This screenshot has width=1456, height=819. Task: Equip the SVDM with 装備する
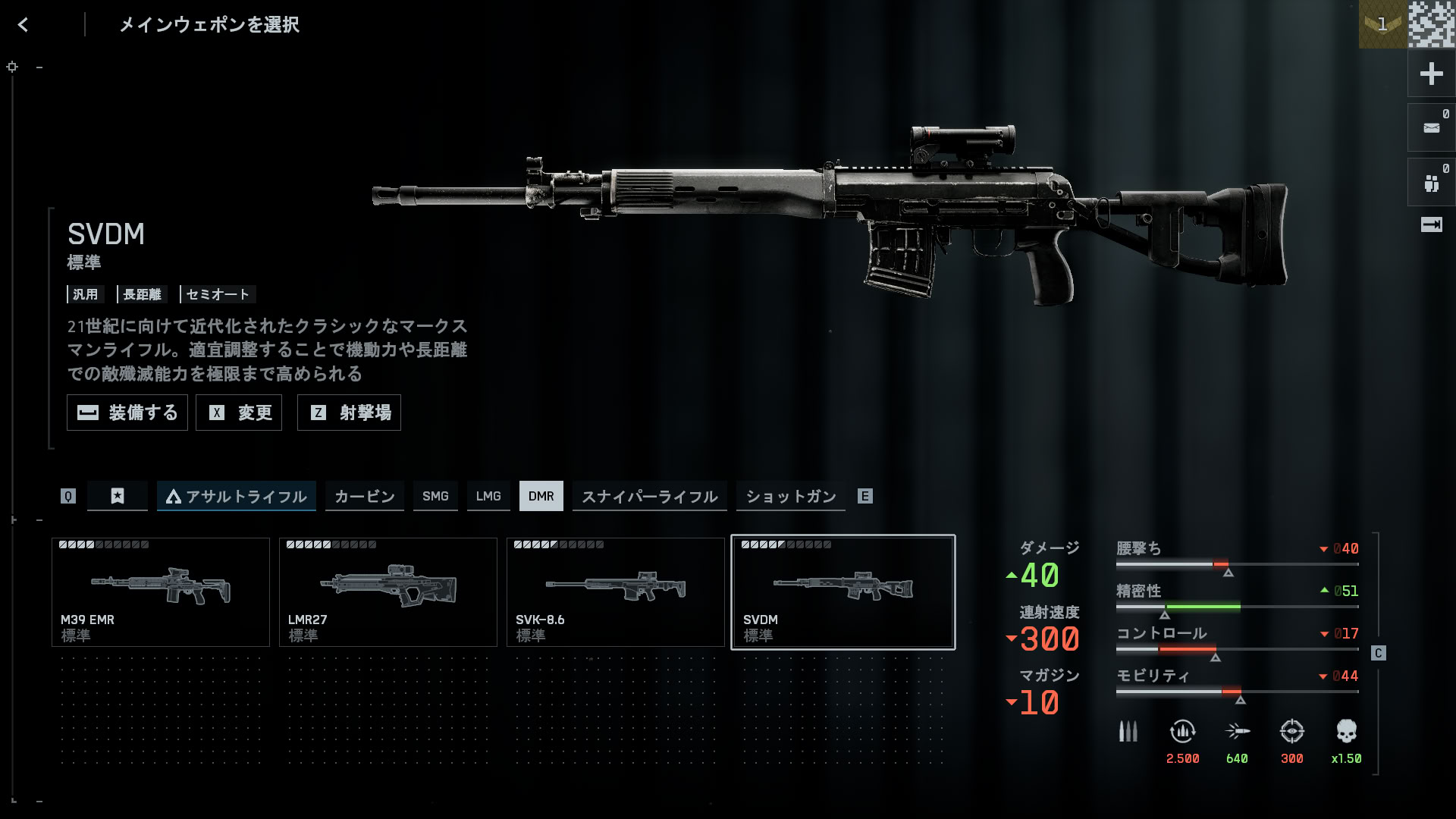(x=127, y=413)
